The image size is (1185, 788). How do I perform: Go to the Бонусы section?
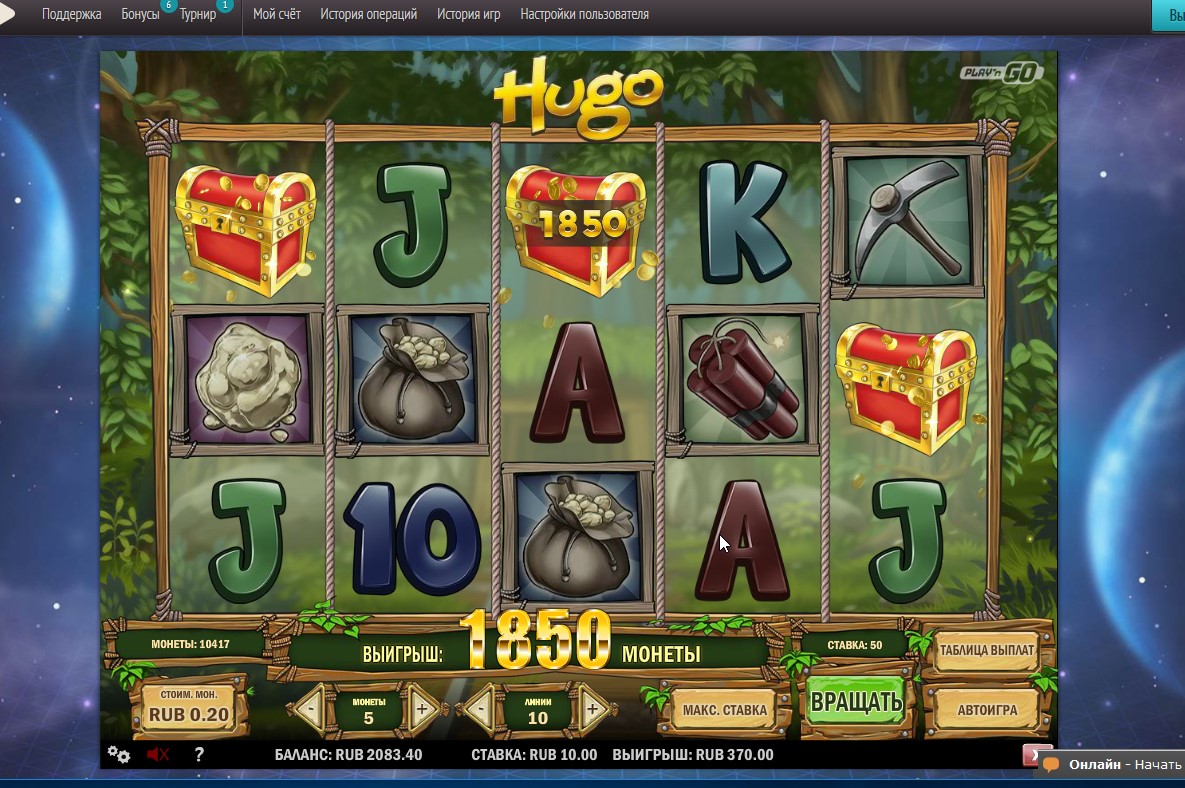point(140,15)
